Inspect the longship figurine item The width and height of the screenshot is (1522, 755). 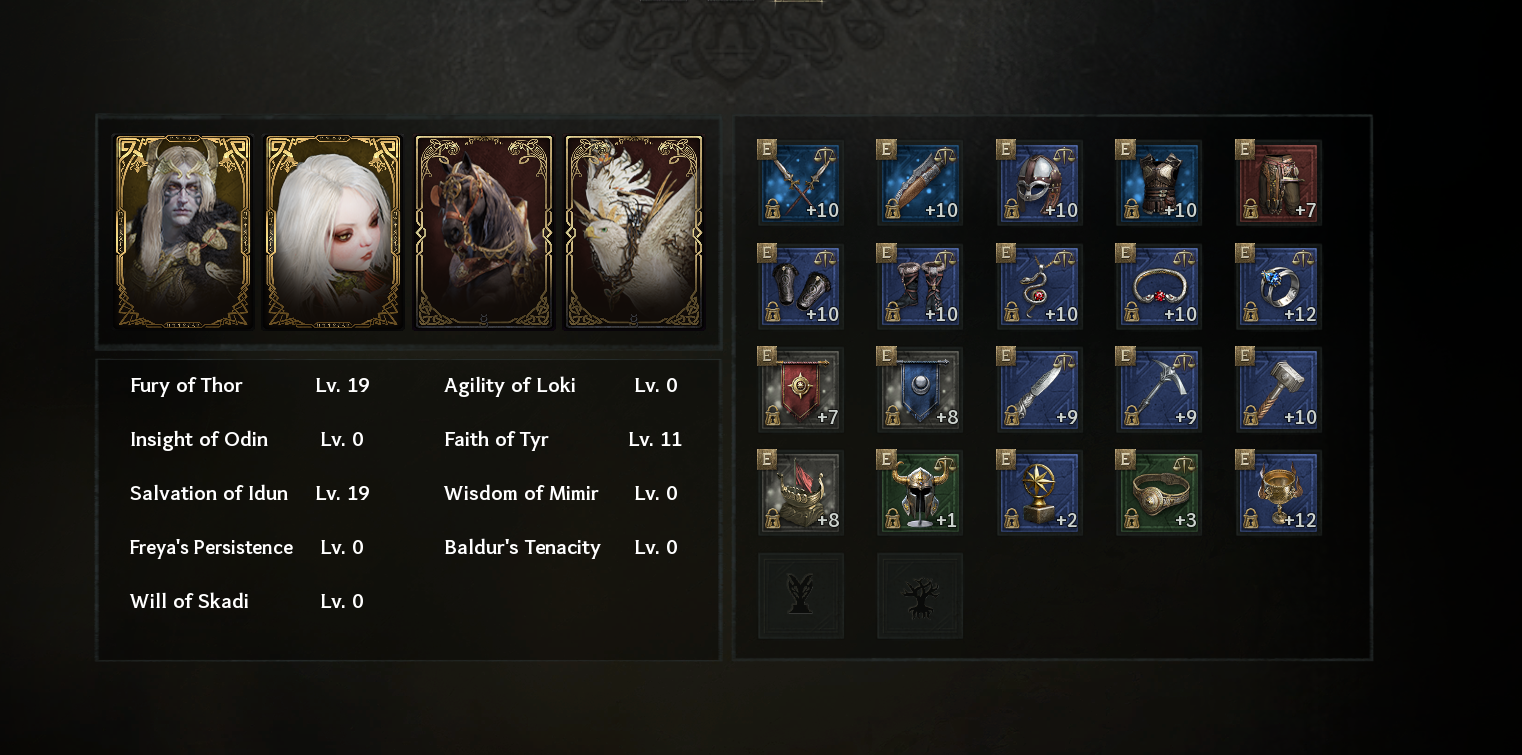(x=800, y=493)
